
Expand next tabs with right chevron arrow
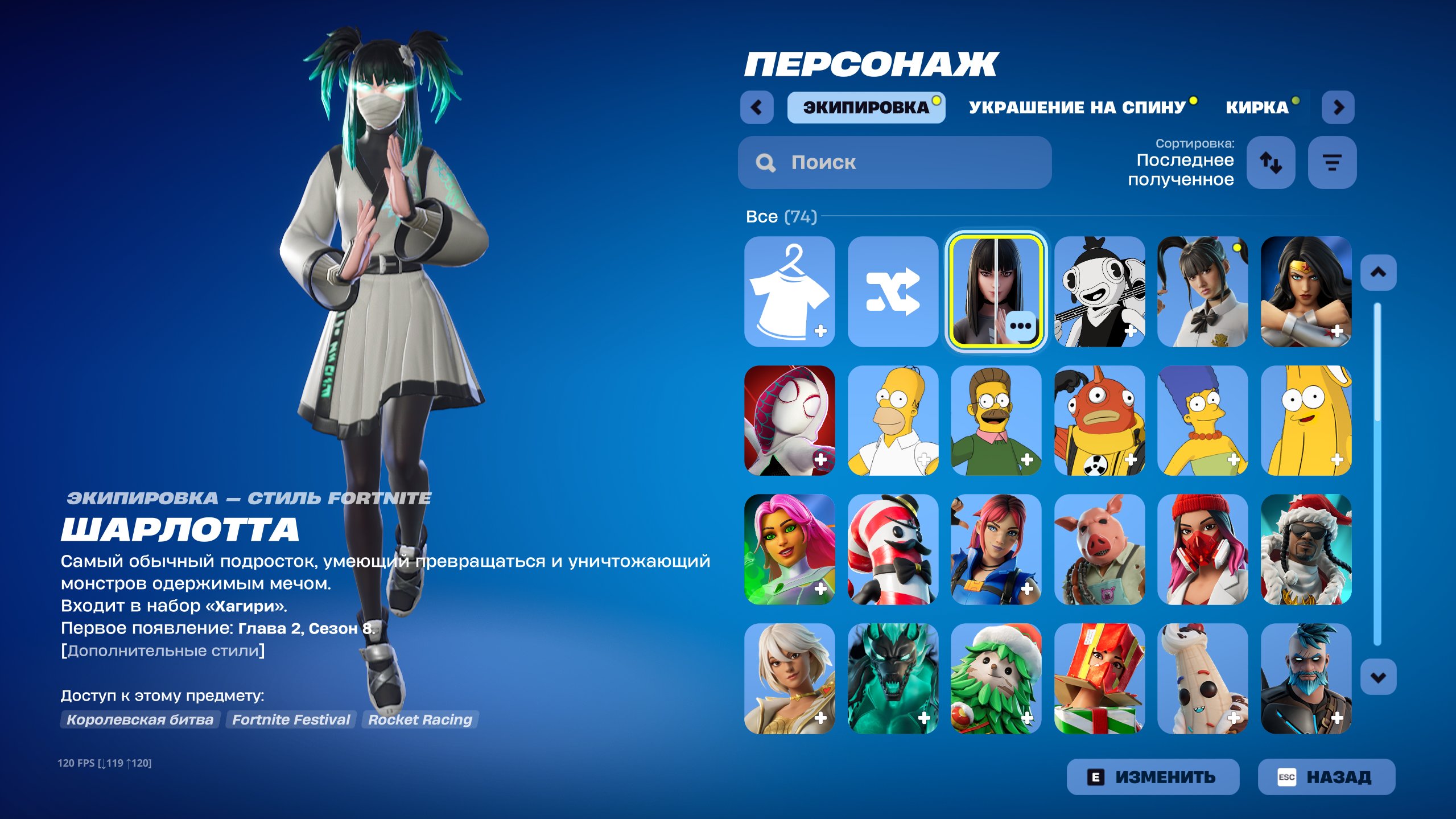pos(1338,107)
